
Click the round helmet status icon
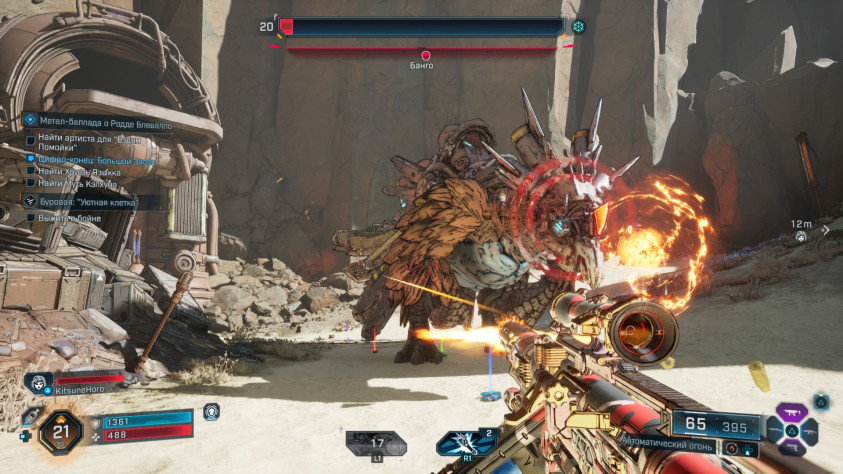click(x=211, y=411)
